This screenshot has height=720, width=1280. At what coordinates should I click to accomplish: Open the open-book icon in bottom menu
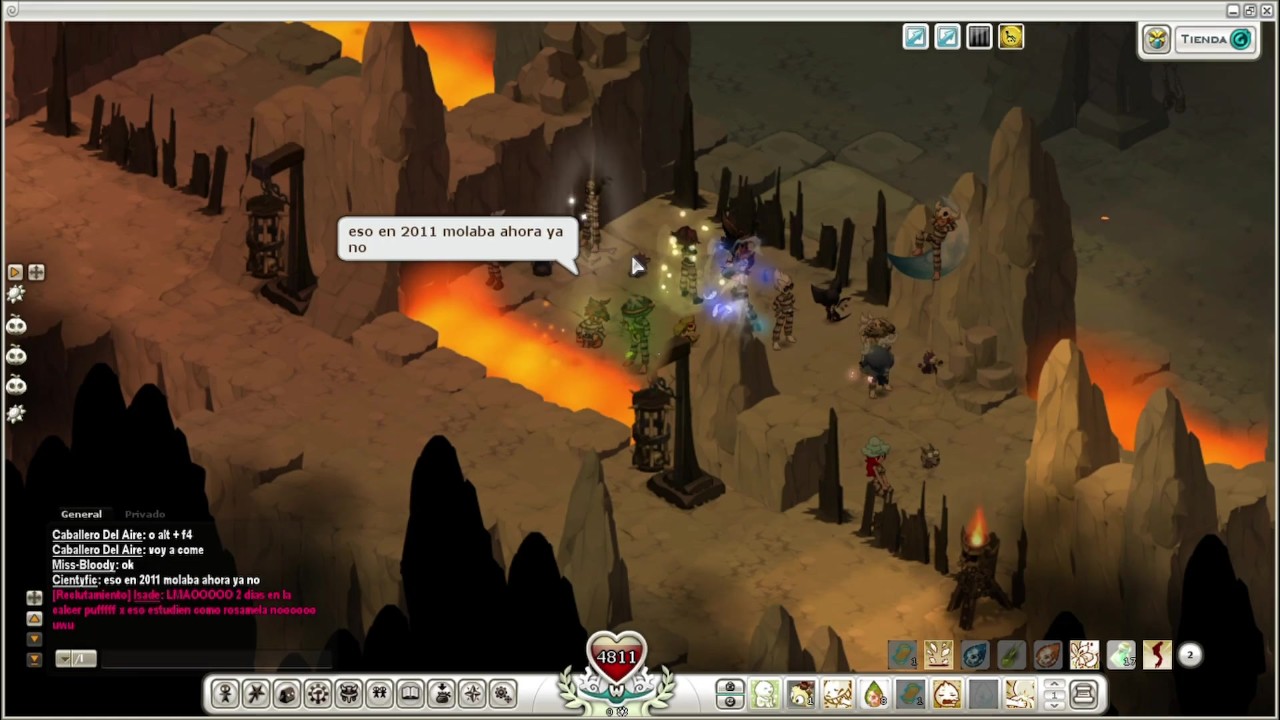tap(410, 693)
